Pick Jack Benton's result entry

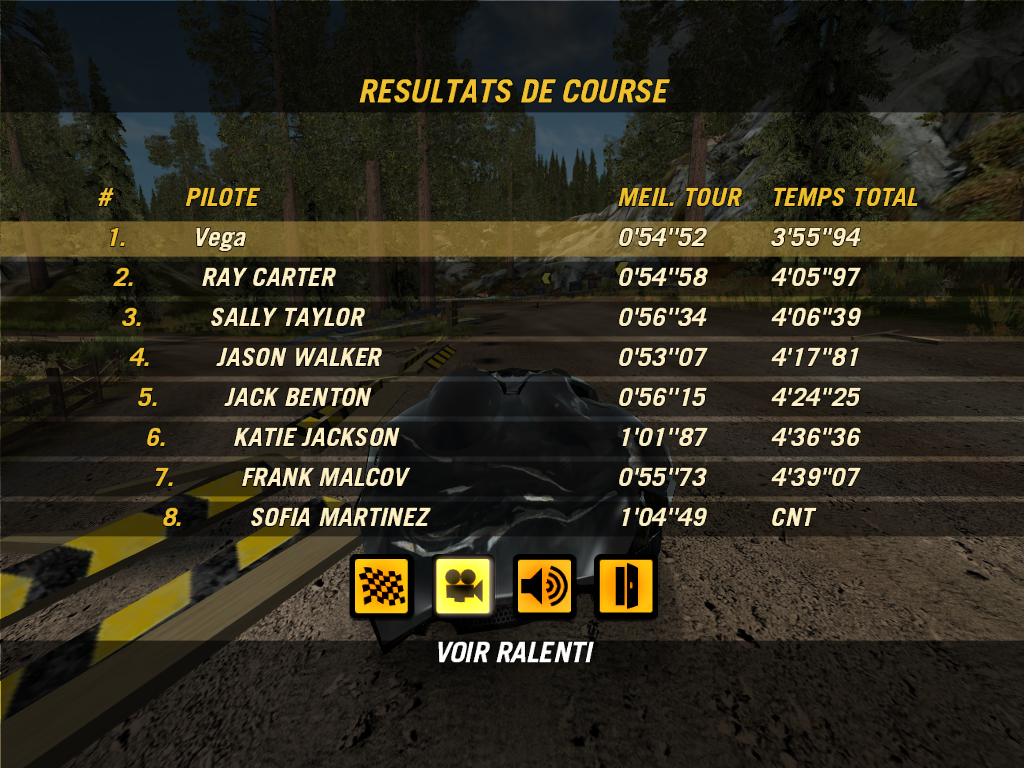pyautogui.click(x=512, y=398)
